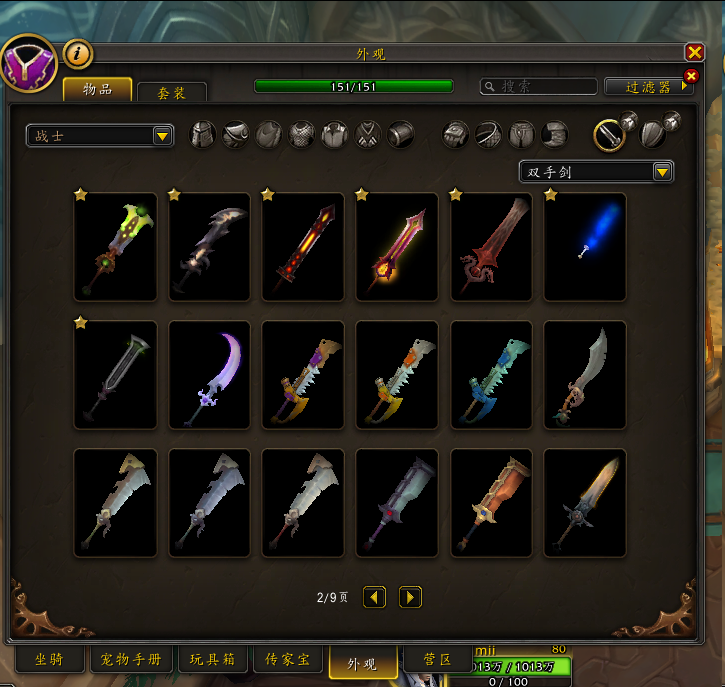Switch to the 套装 sets tab

pyautogui.click(x=172, y=92)
